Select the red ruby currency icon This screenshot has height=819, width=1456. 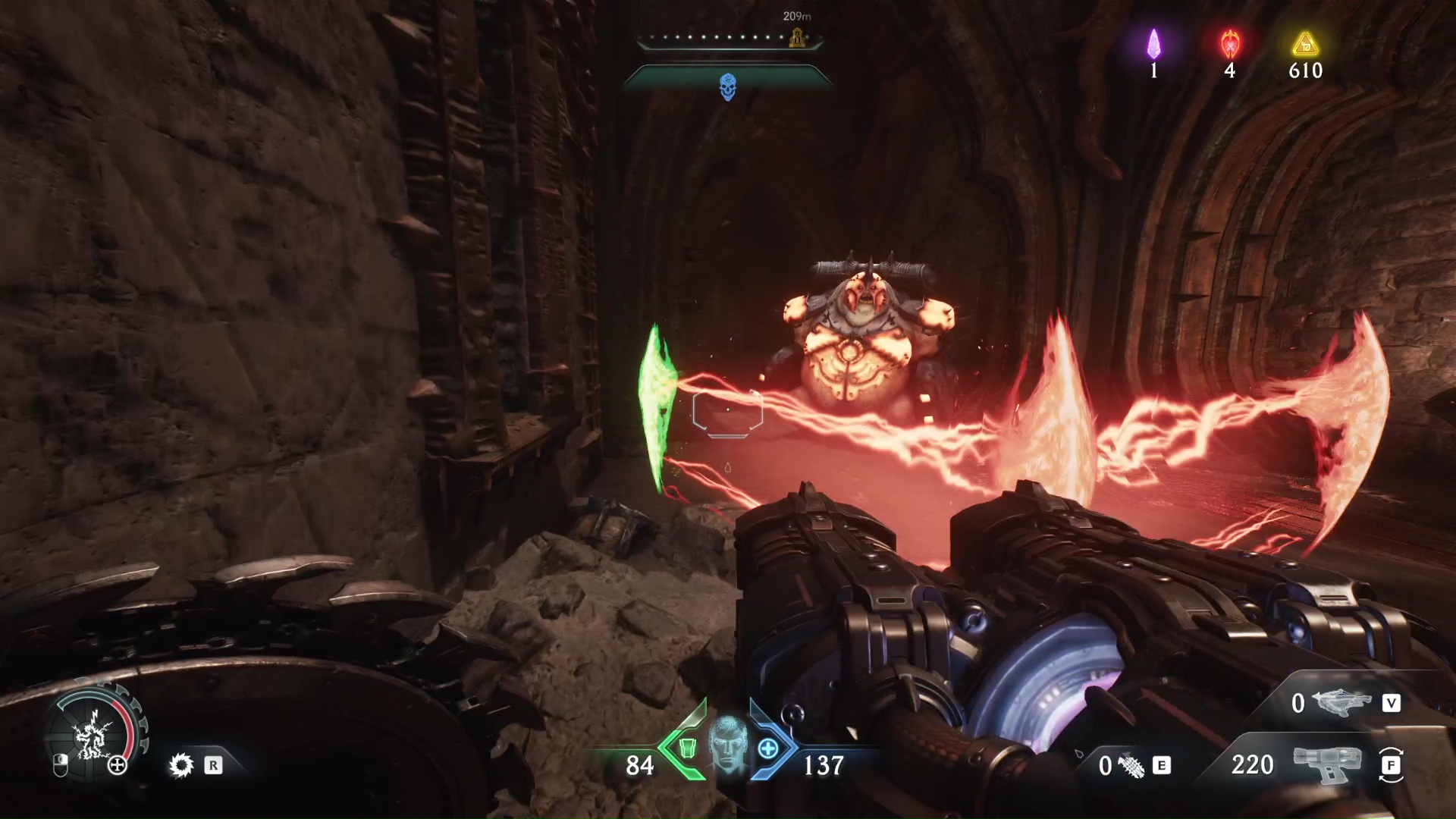point(1229,44)
